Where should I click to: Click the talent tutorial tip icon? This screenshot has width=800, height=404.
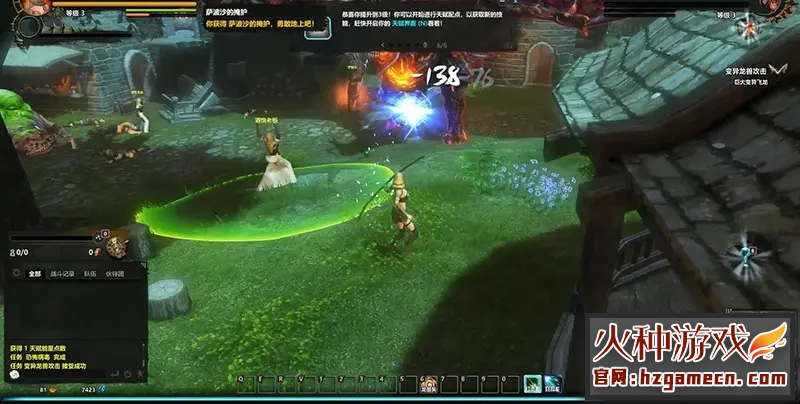319,26
